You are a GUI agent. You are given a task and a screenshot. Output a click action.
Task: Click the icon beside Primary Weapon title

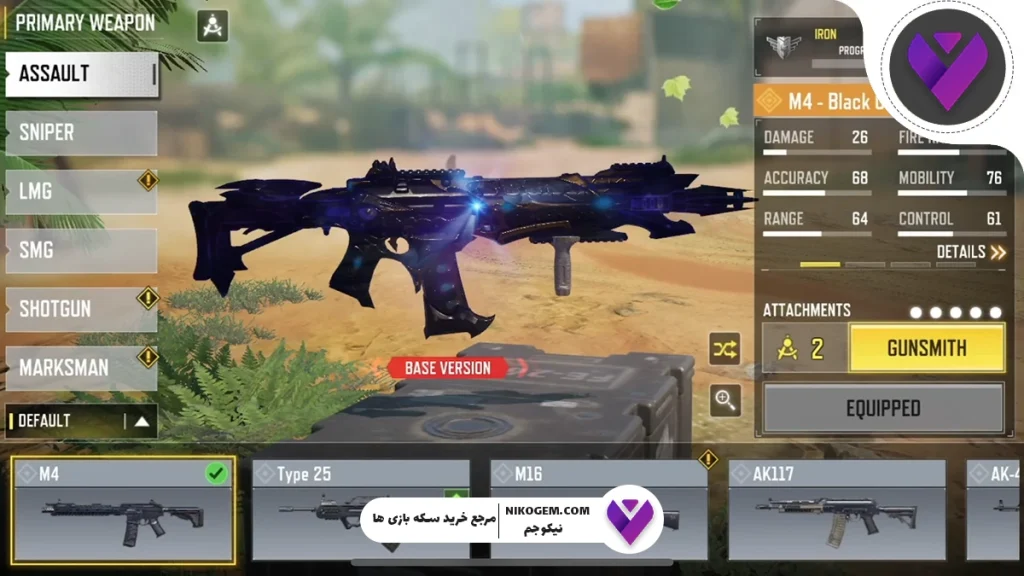tap(213, 25)
